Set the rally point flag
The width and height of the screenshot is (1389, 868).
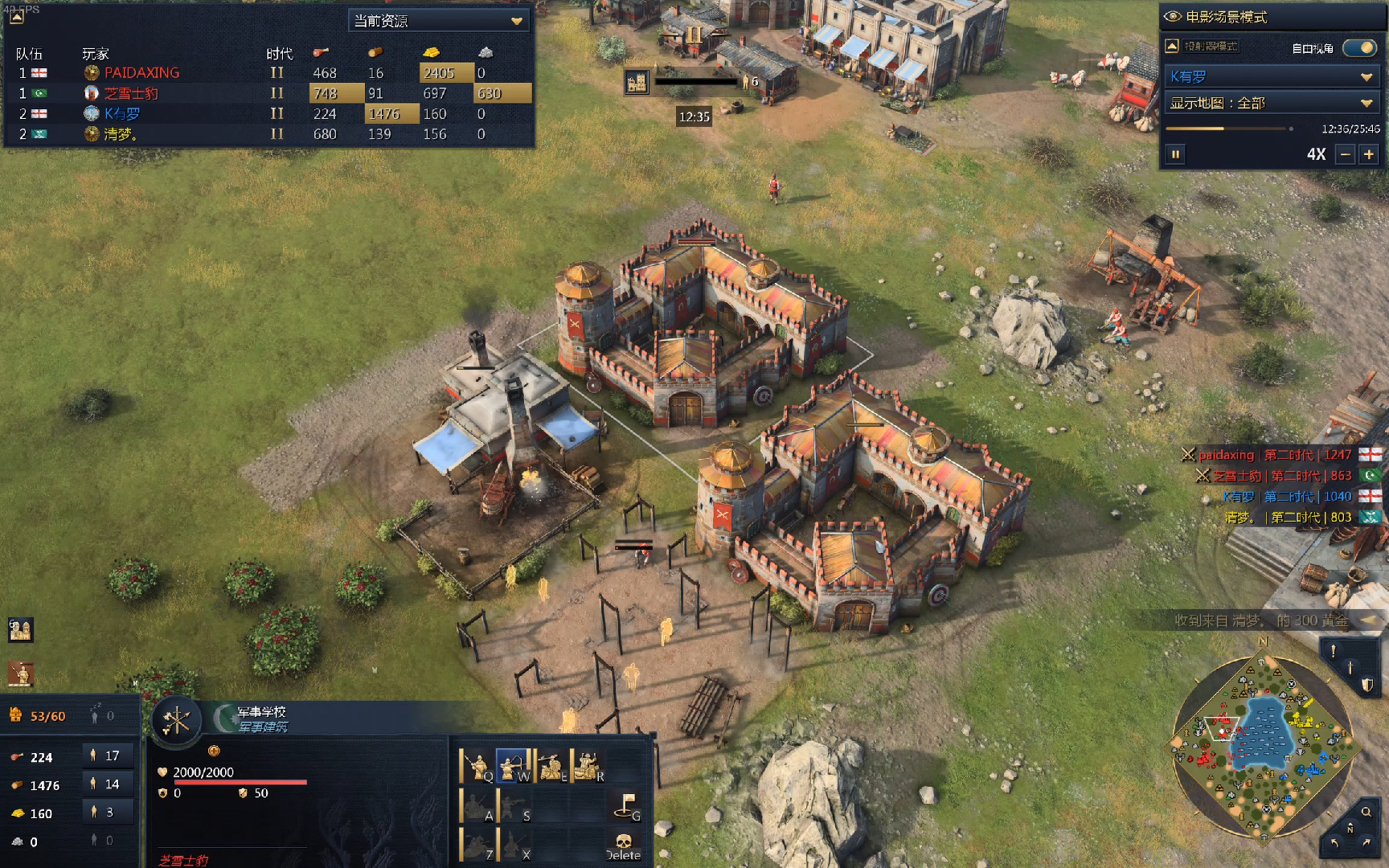(x=626, y=805)
